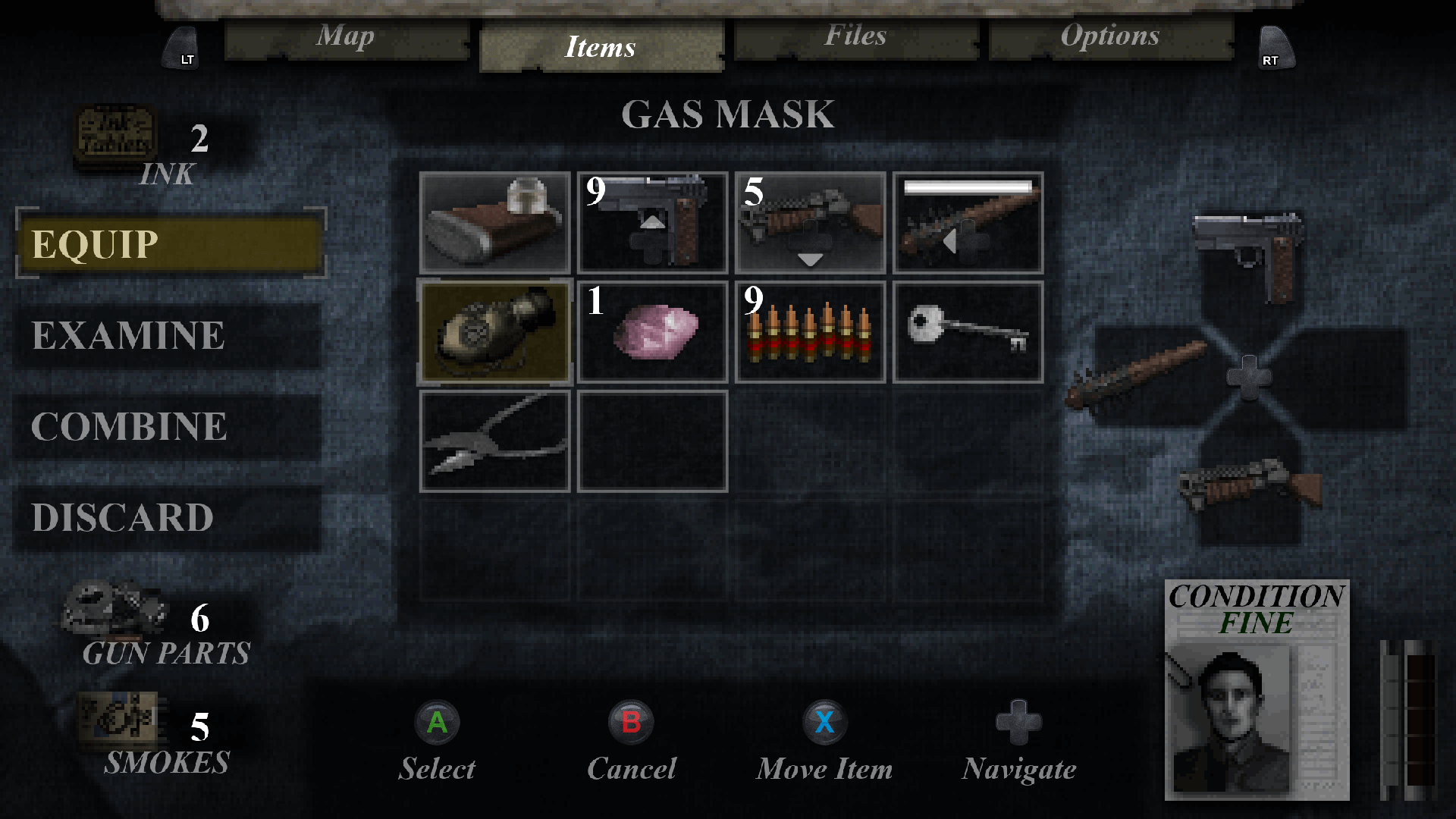Click the tommy gun inventory slot
Screen dimensions: 1456x819
coord(810,221)
